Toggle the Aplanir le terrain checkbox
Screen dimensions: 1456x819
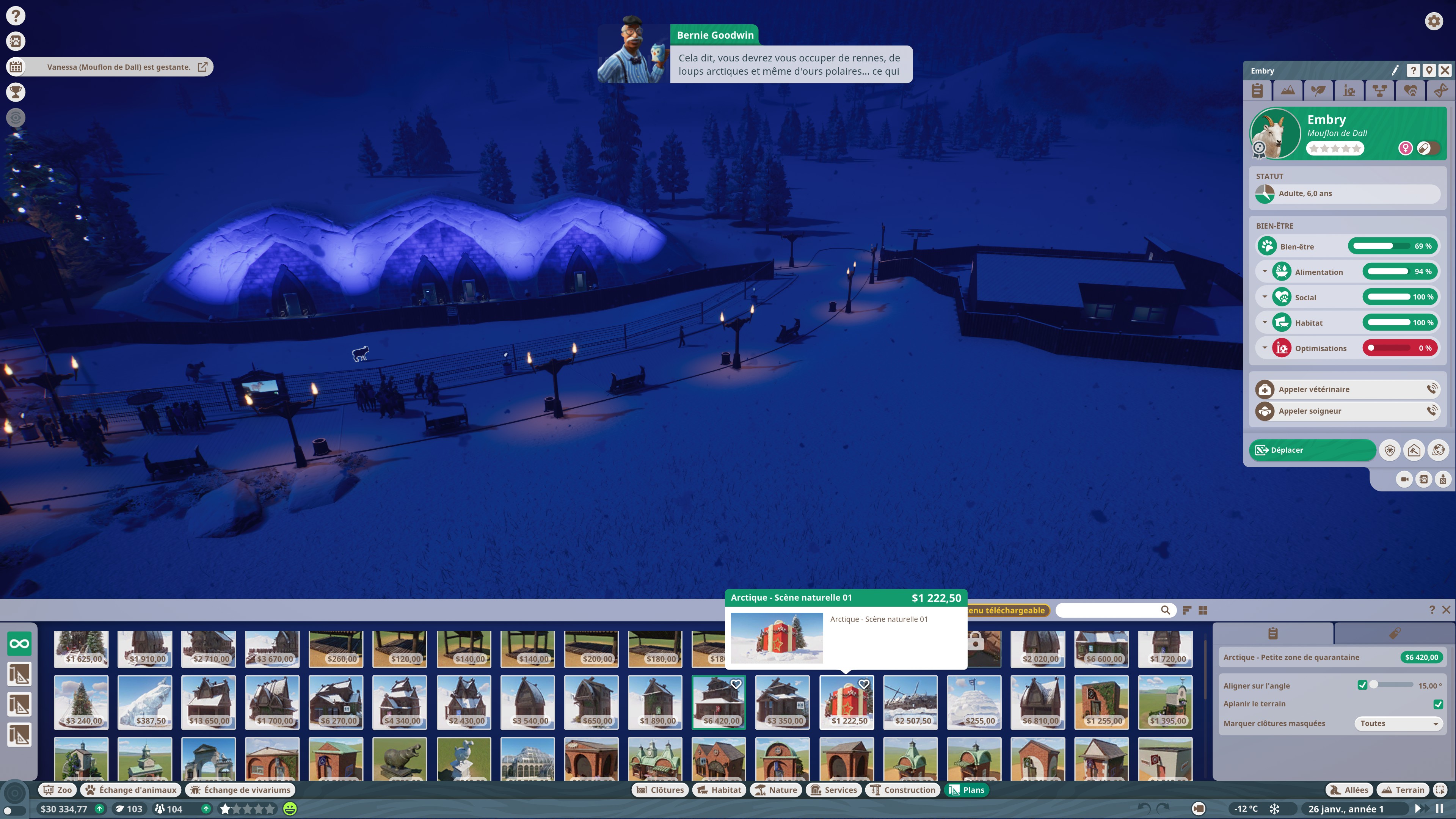1438,704
